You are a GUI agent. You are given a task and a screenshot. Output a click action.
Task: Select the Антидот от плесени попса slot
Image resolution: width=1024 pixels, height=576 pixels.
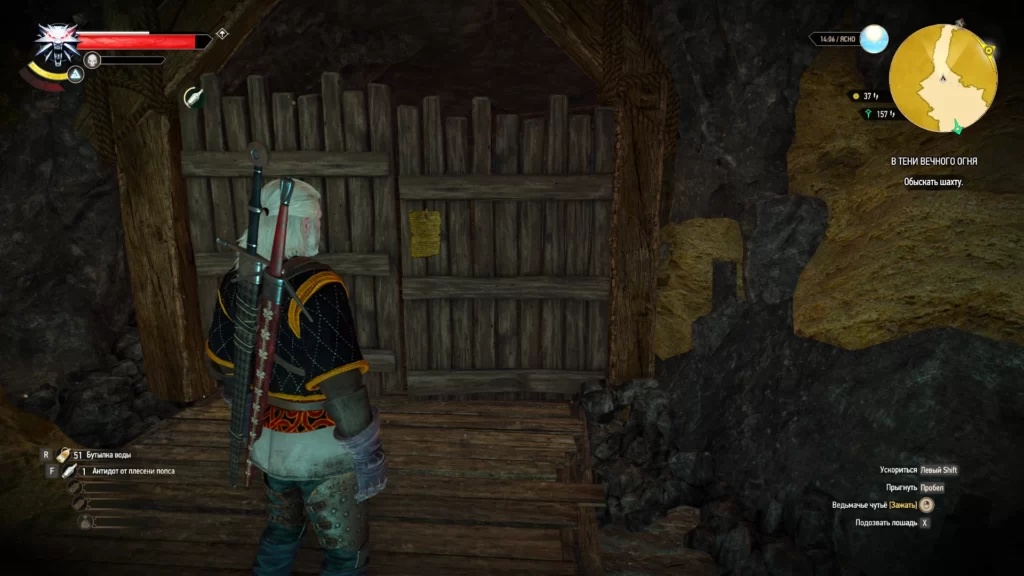[x=70, y=470]
